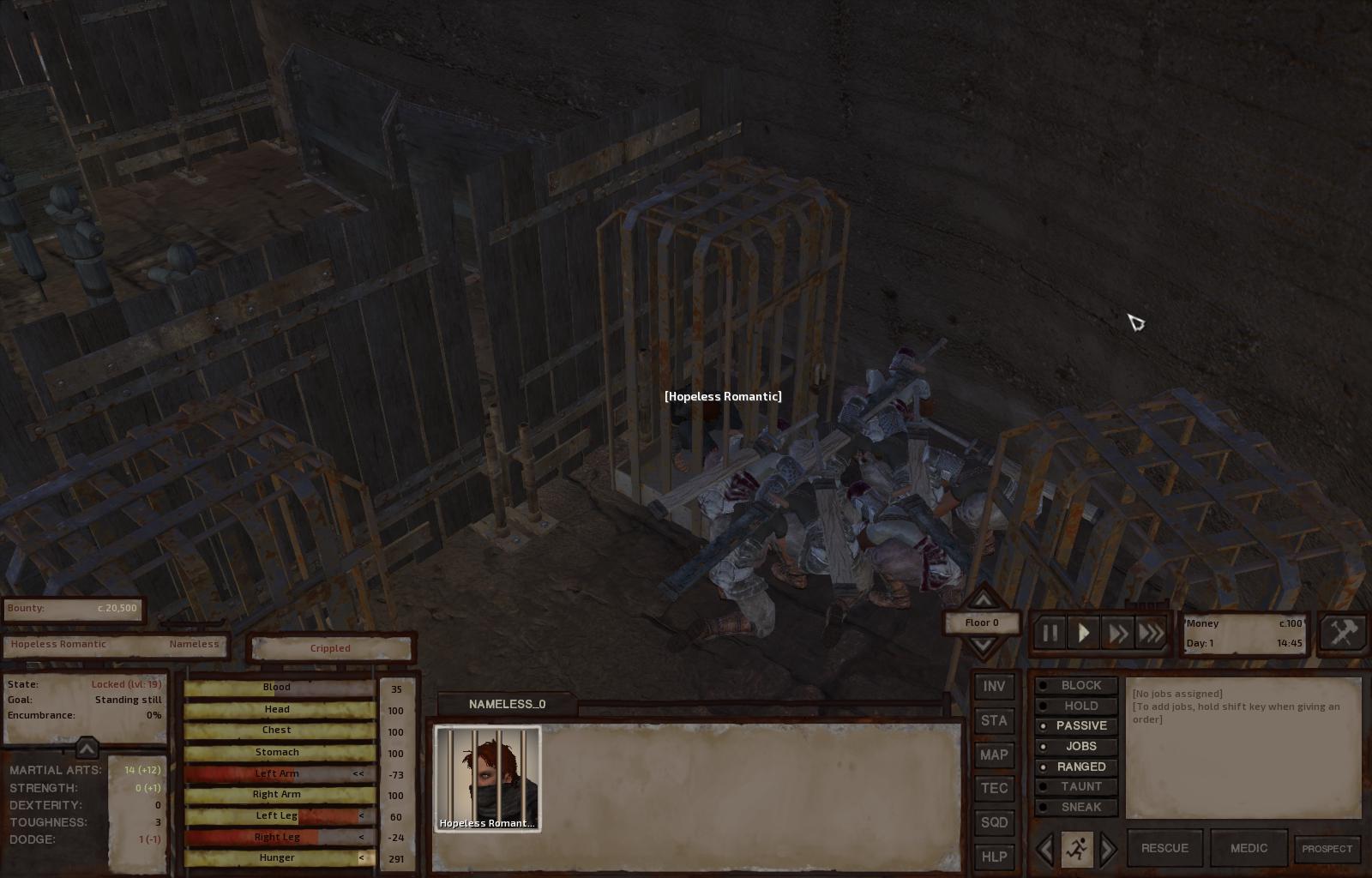Set game to double fast-forward speed
Screen dimensions: 1372x878
pyautogui.click(x=1117, y=634)
